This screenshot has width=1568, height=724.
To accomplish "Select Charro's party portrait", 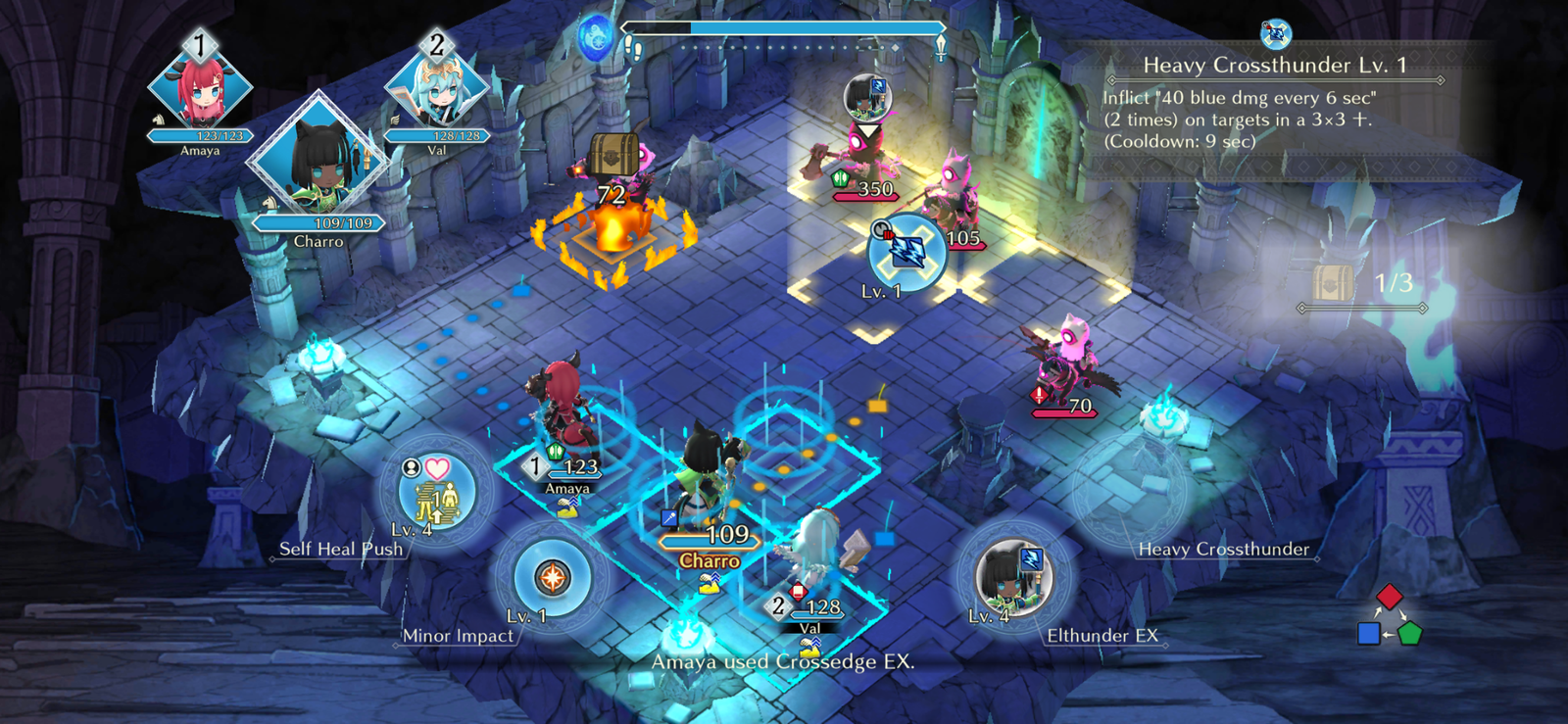I will (318, 159).
